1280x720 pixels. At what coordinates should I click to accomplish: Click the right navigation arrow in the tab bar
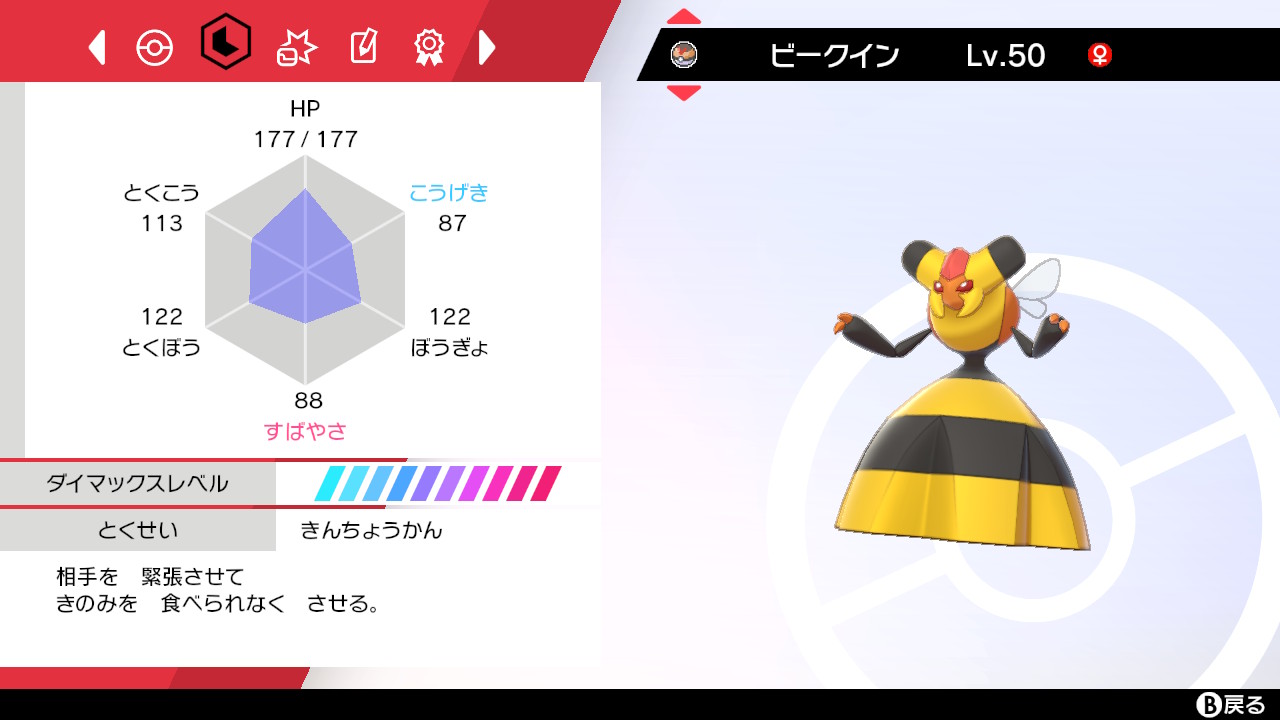pos(487,46)
